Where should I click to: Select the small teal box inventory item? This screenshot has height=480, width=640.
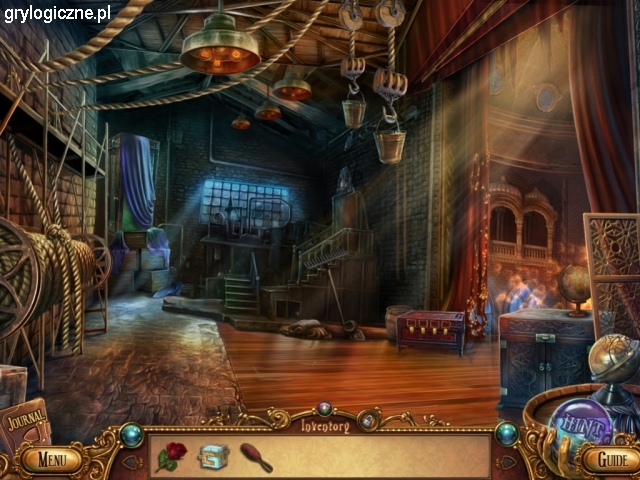[213, 457]
